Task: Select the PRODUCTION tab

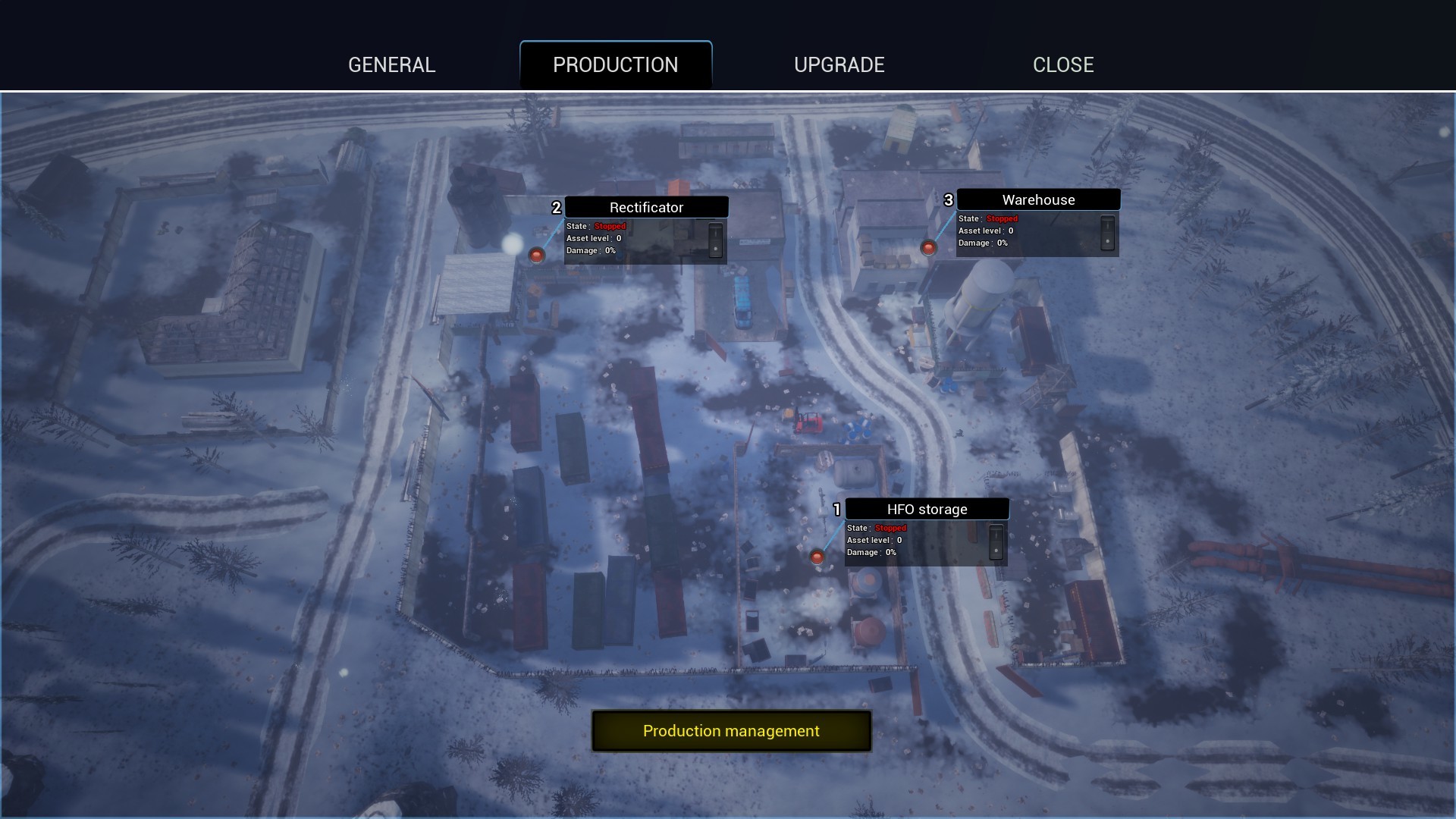Action: (616, 64)
